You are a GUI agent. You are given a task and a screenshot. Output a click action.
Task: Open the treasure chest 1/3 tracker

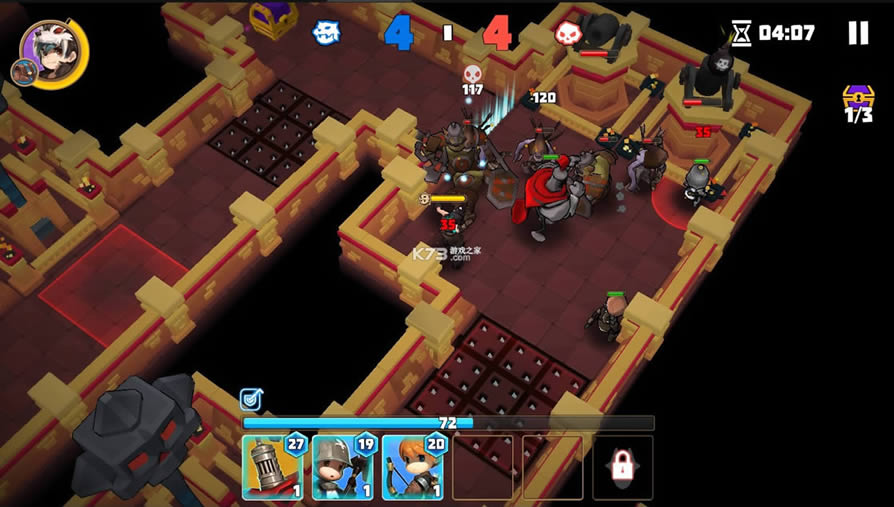tap(858, 103)
